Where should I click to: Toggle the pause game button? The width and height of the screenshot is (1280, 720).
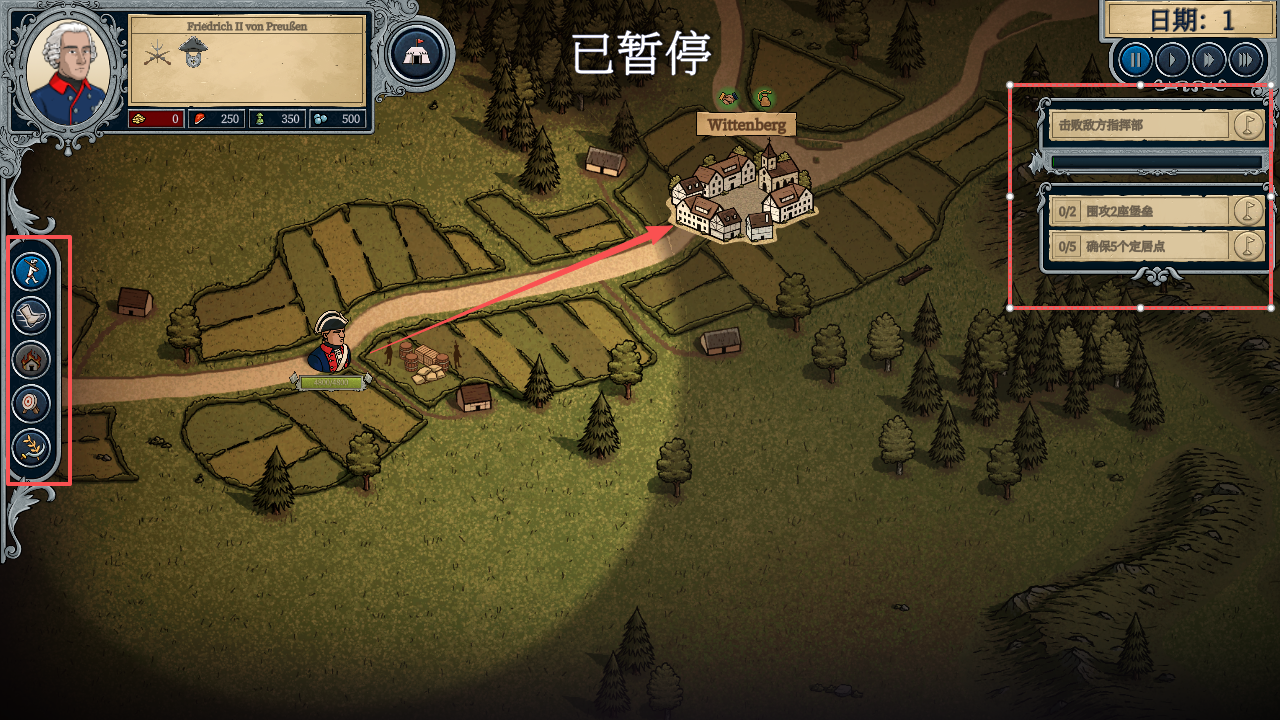(x=1134, y=60)
